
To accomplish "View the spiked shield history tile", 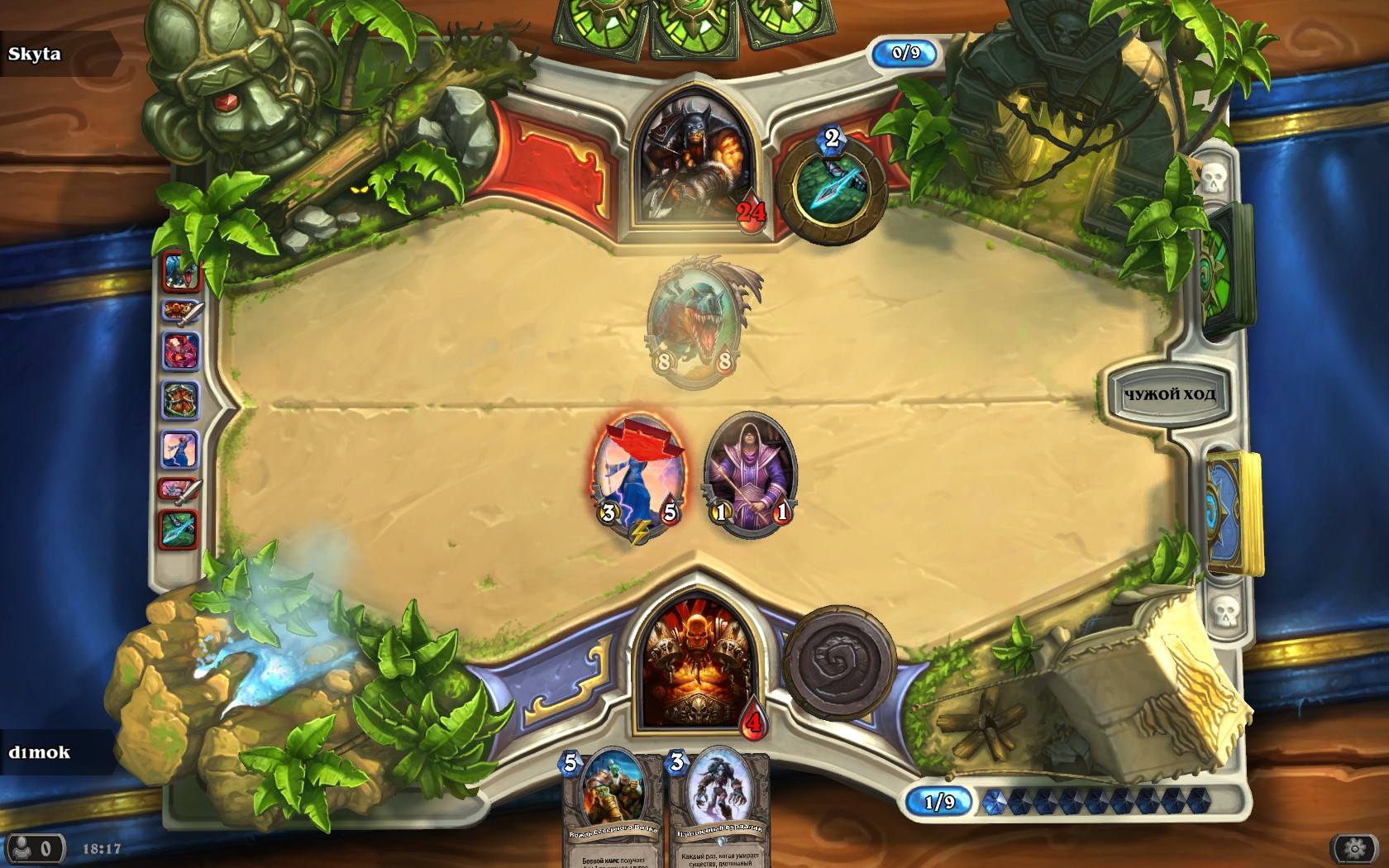I will pos(179,401).
